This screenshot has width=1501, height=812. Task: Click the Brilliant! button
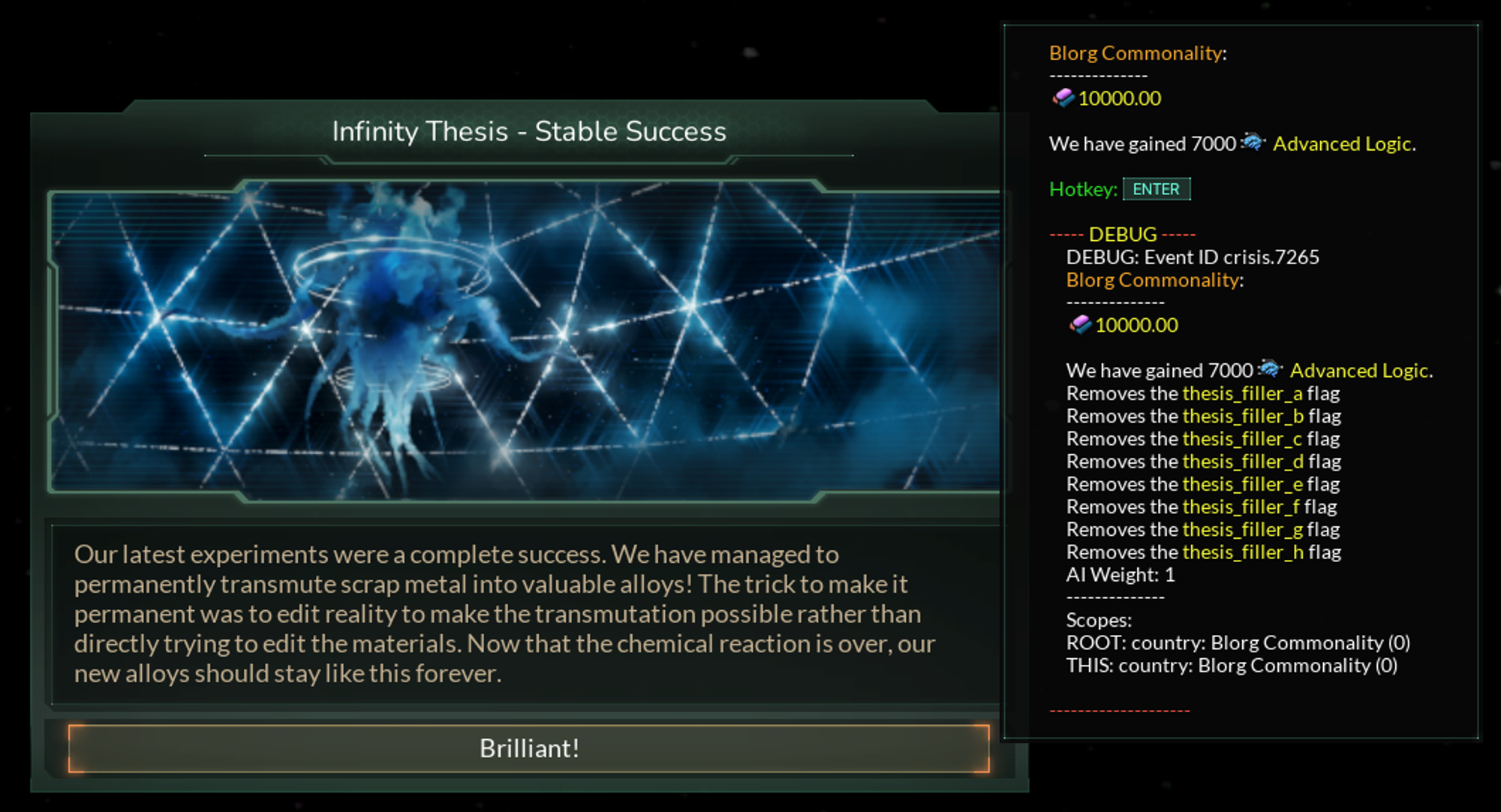[529, 748]
